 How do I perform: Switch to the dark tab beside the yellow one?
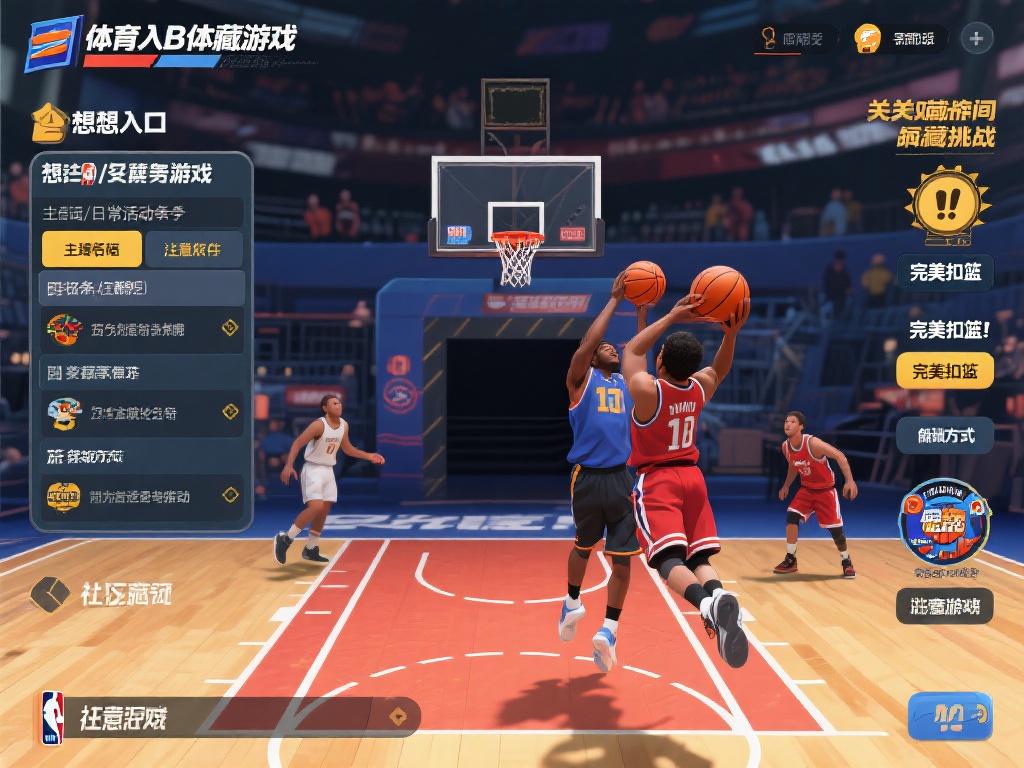[193, 249]
